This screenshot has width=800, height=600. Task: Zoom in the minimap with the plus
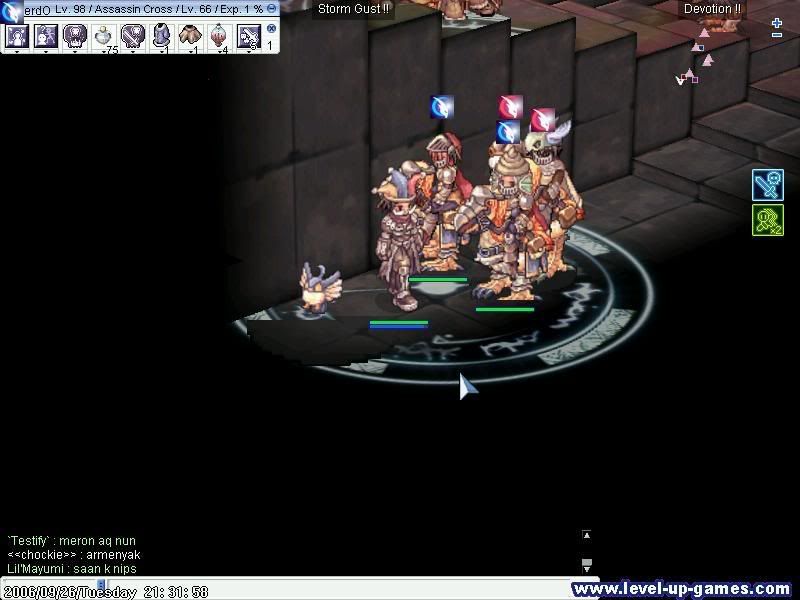(x=777, y=23)
